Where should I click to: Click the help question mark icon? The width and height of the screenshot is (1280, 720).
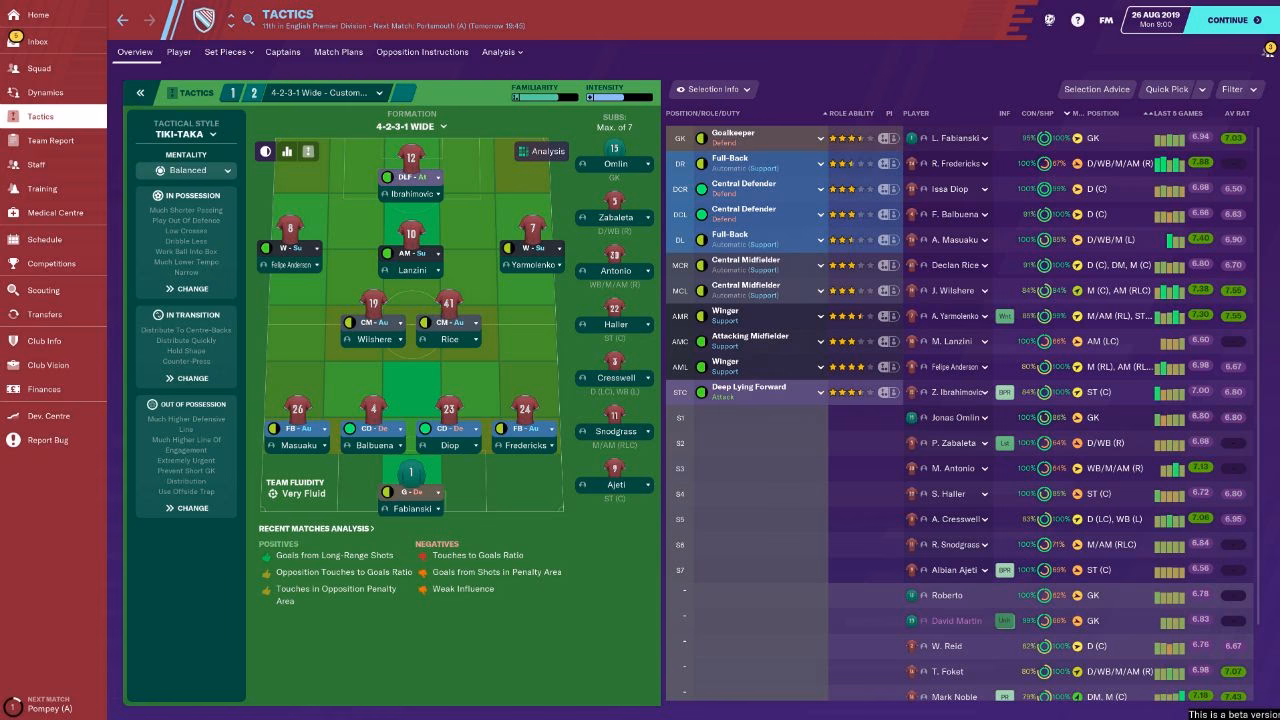coord(1078,19)
